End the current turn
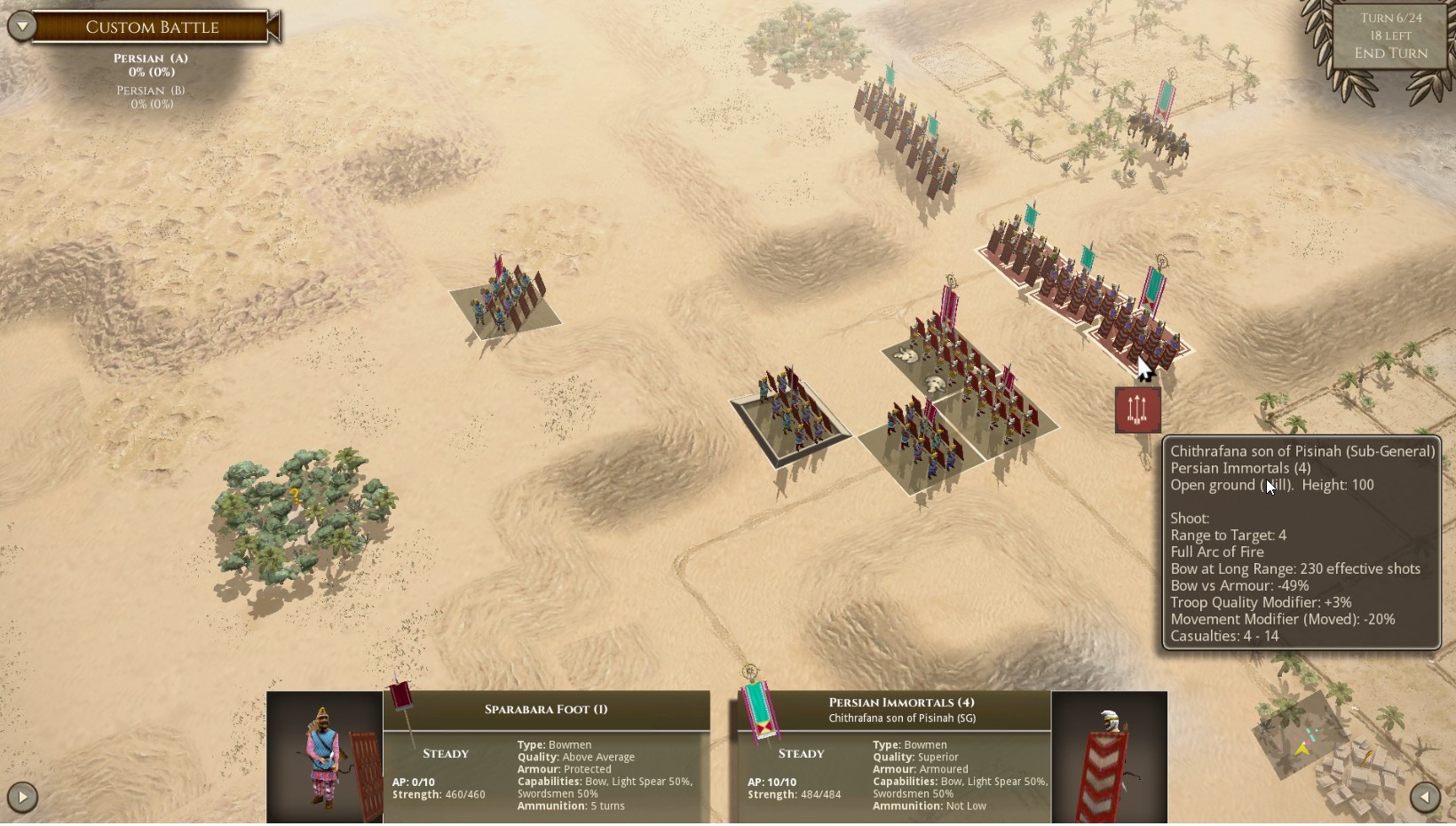This screenshot has width=1456, height=826. click(1390, 53)
